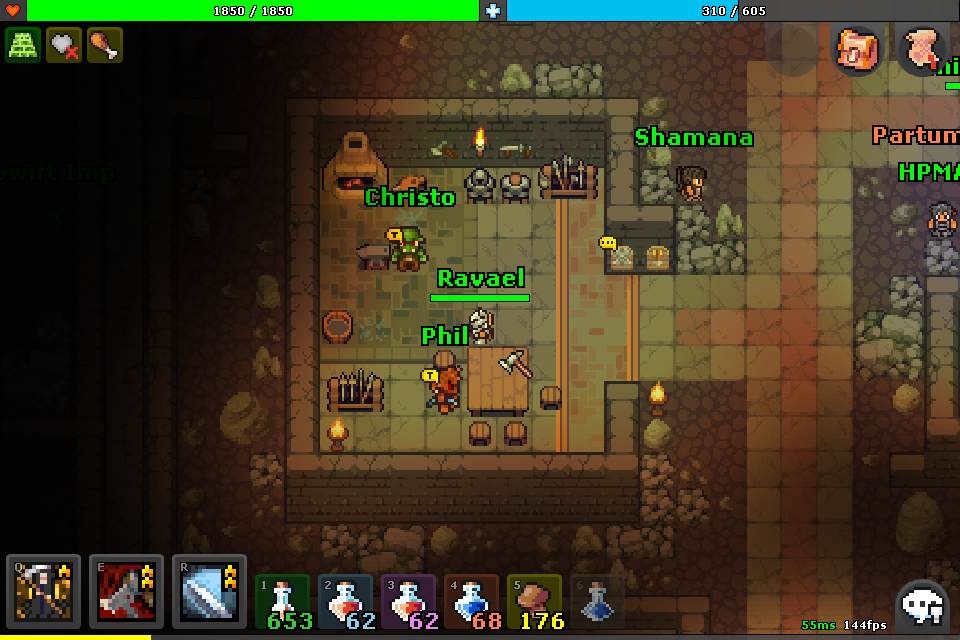Select the red potion in slot 3
Image resolution: width=960 pixels, height=640 pixels.
(x=408, y=602)
